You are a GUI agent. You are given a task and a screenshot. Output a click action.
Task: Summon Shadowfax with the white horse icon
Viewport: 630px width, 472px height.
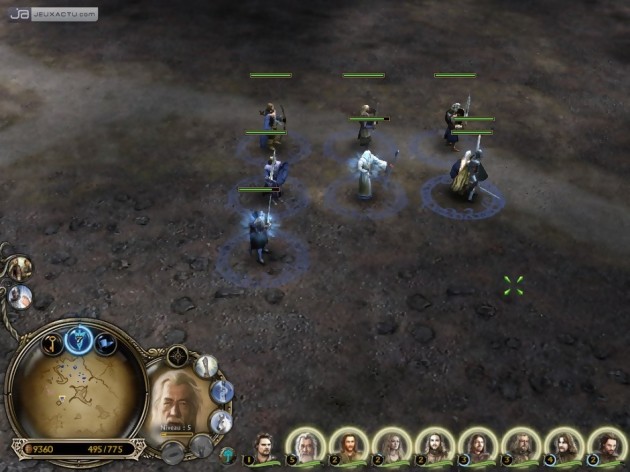pyautogui.click(x=221, y=420)
